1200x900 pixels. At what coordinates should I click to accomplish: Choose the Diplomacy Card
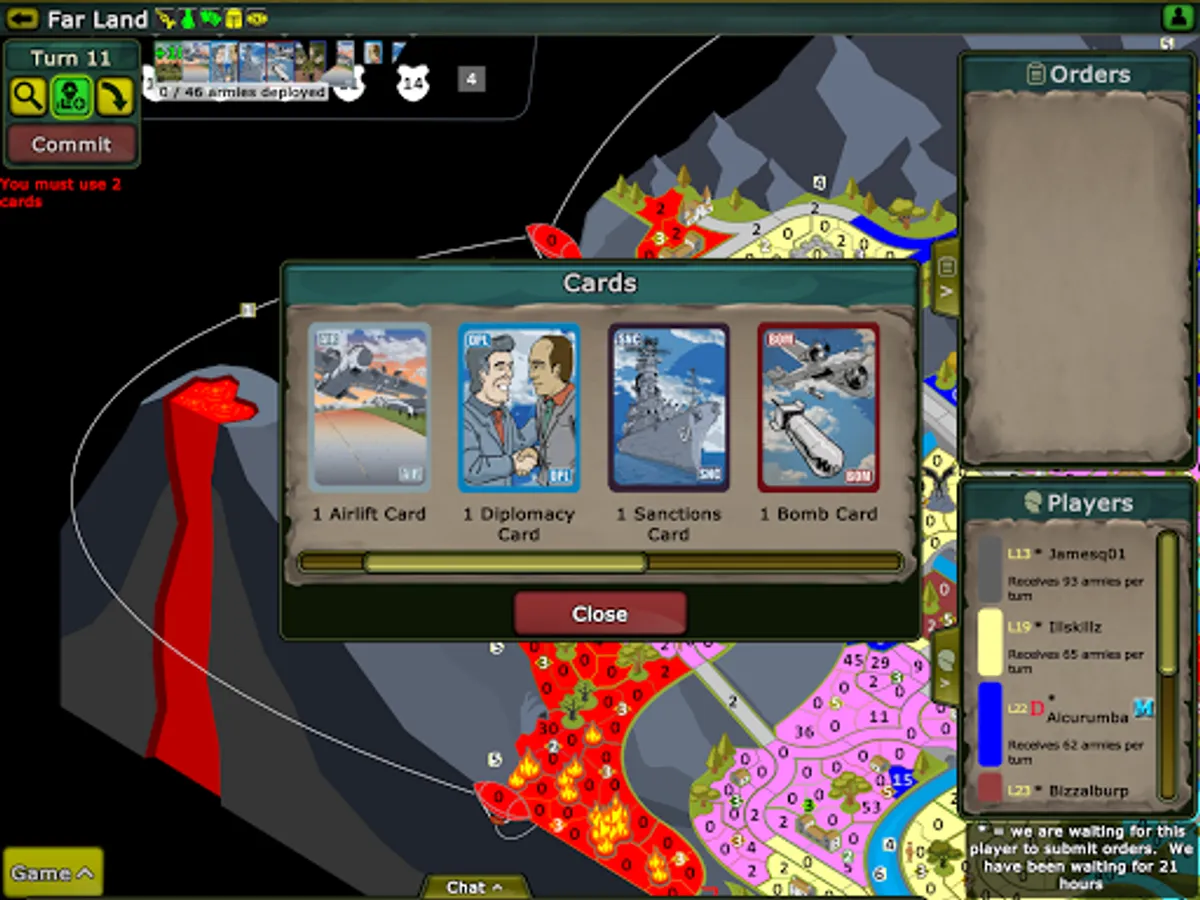click(x=519, y=407)
